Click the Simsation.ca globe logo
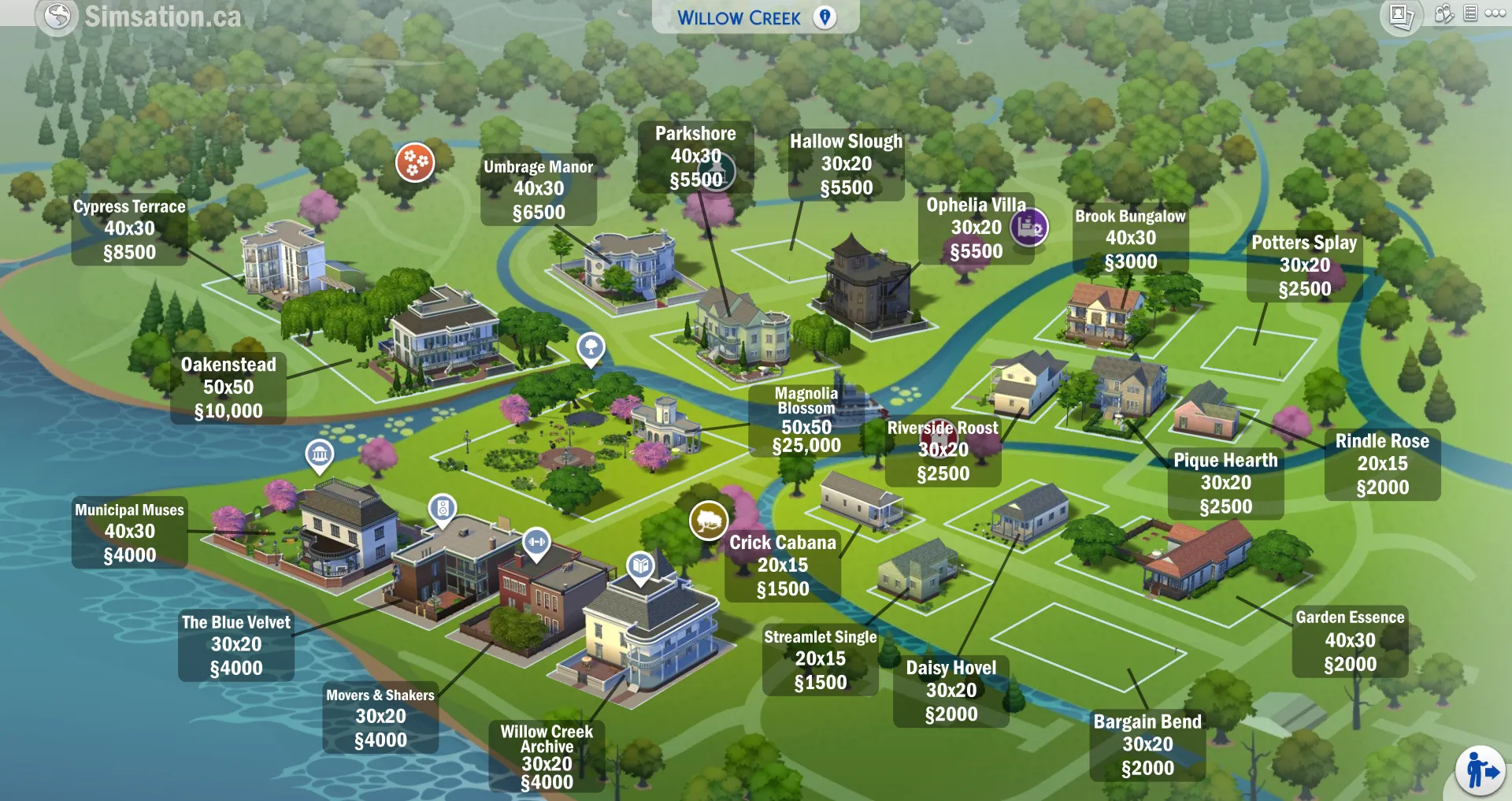Viewport: 1512px width, 801px height. click(57, 17)
